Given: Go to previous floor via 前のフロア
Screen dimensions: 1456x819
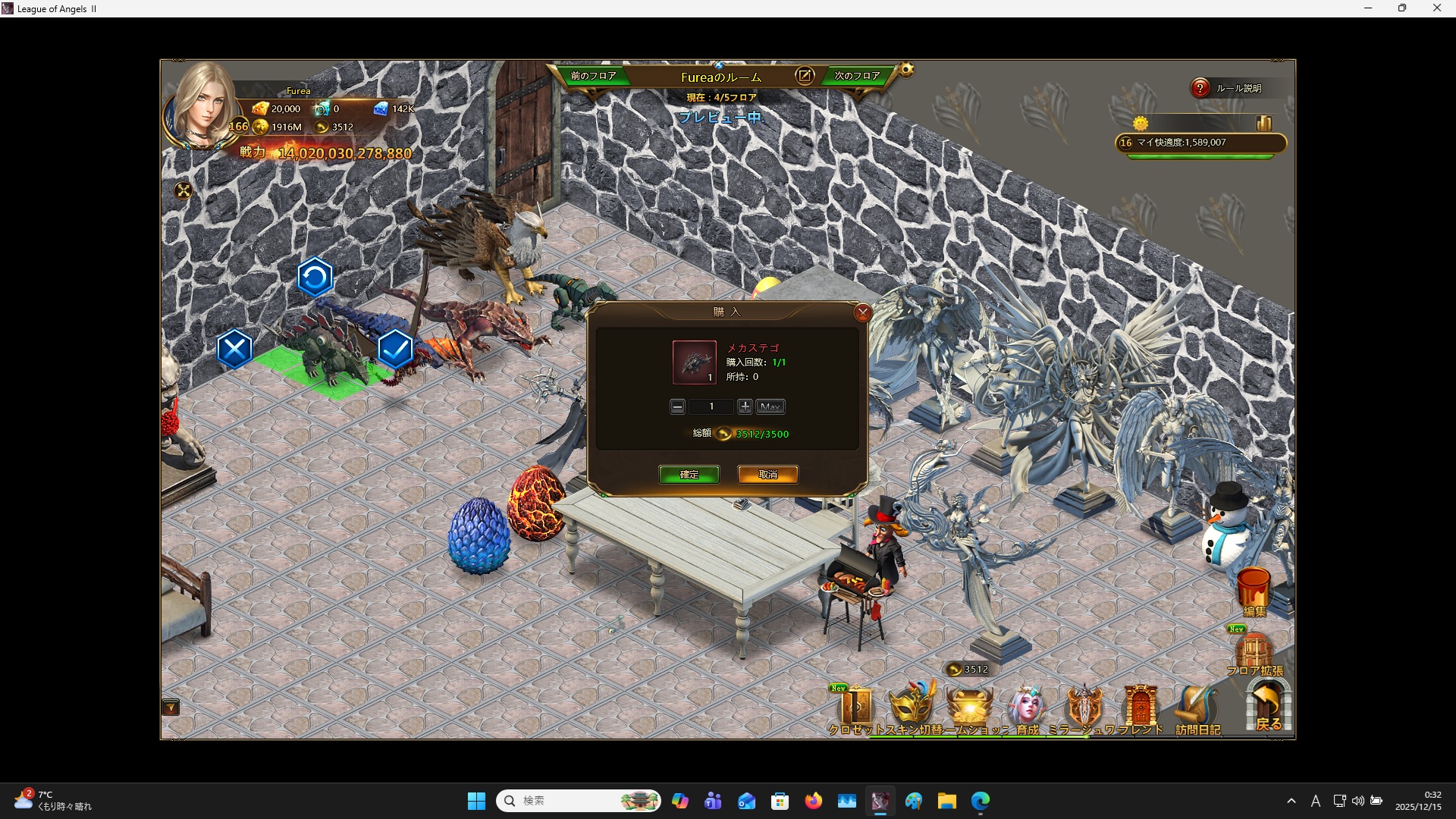Looking at the screenshot, I should (x=593, y=76).
